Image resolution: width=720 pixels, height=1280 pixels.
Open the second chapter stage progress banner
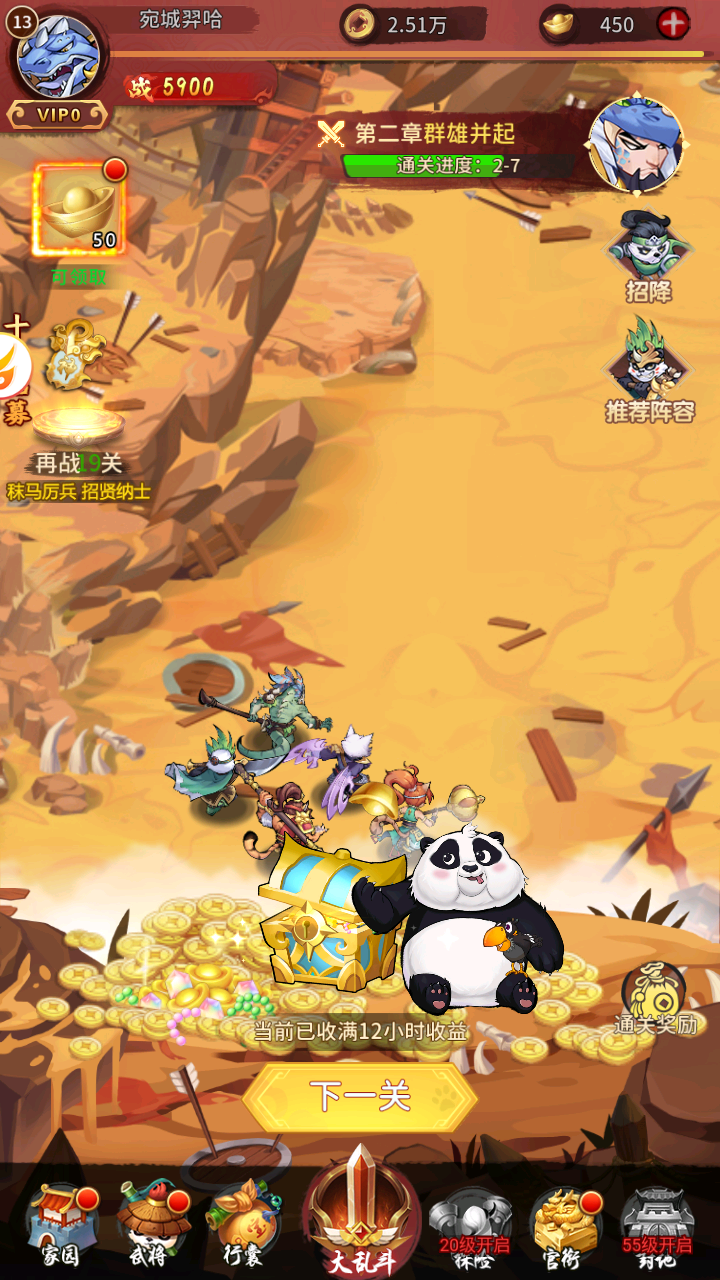pos(445,148)
